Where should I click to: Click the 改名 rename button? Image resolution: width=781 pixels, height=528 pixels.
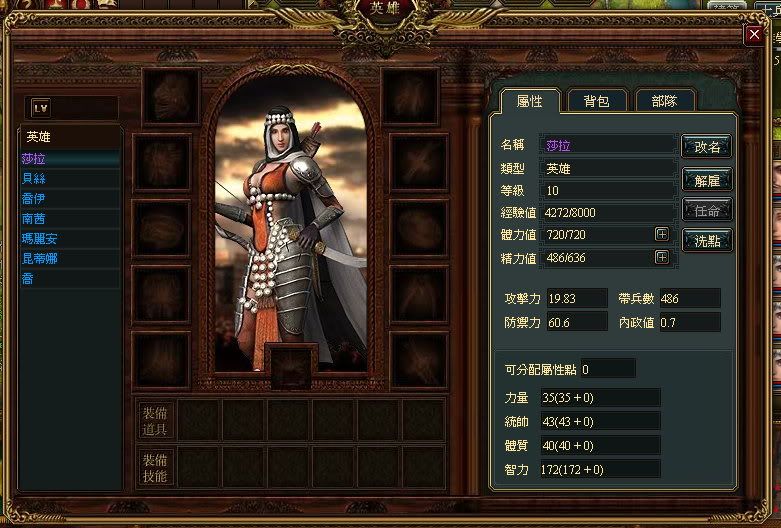coord(707,146)
